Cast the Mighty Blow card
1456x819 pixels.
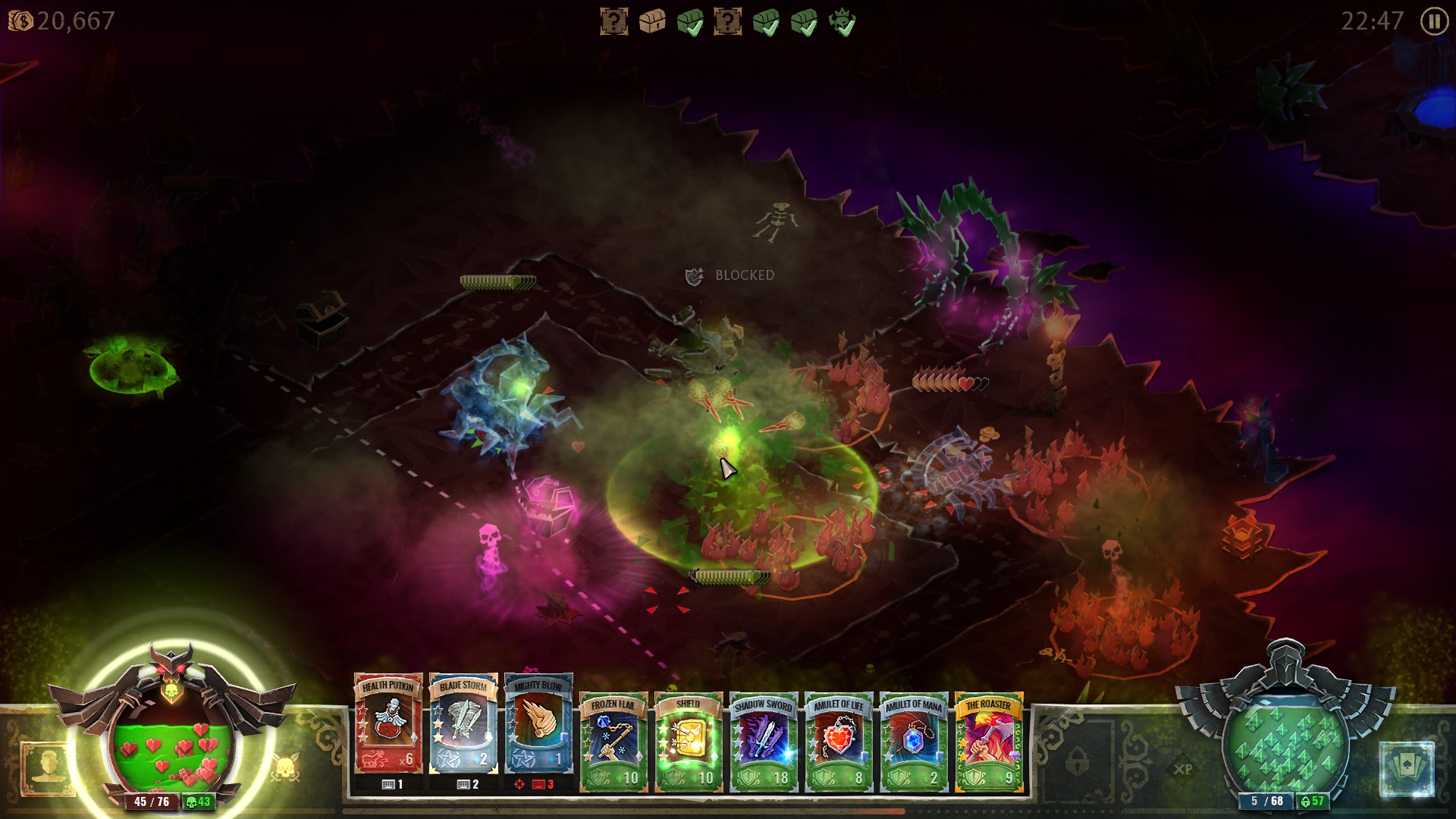pyautogui.click(x=538, y=723)
